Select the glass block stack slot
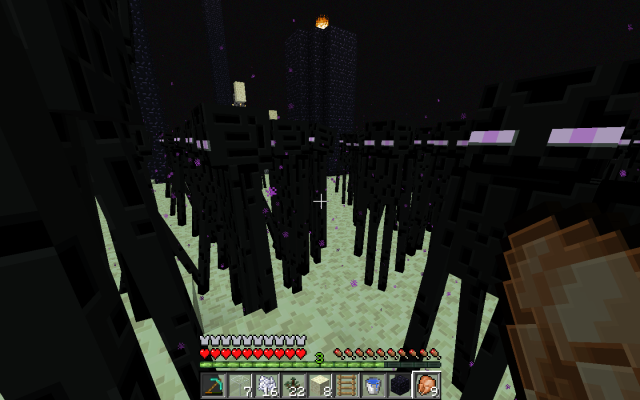The width and height of the screenshot is (640, 400). point(240,385)
